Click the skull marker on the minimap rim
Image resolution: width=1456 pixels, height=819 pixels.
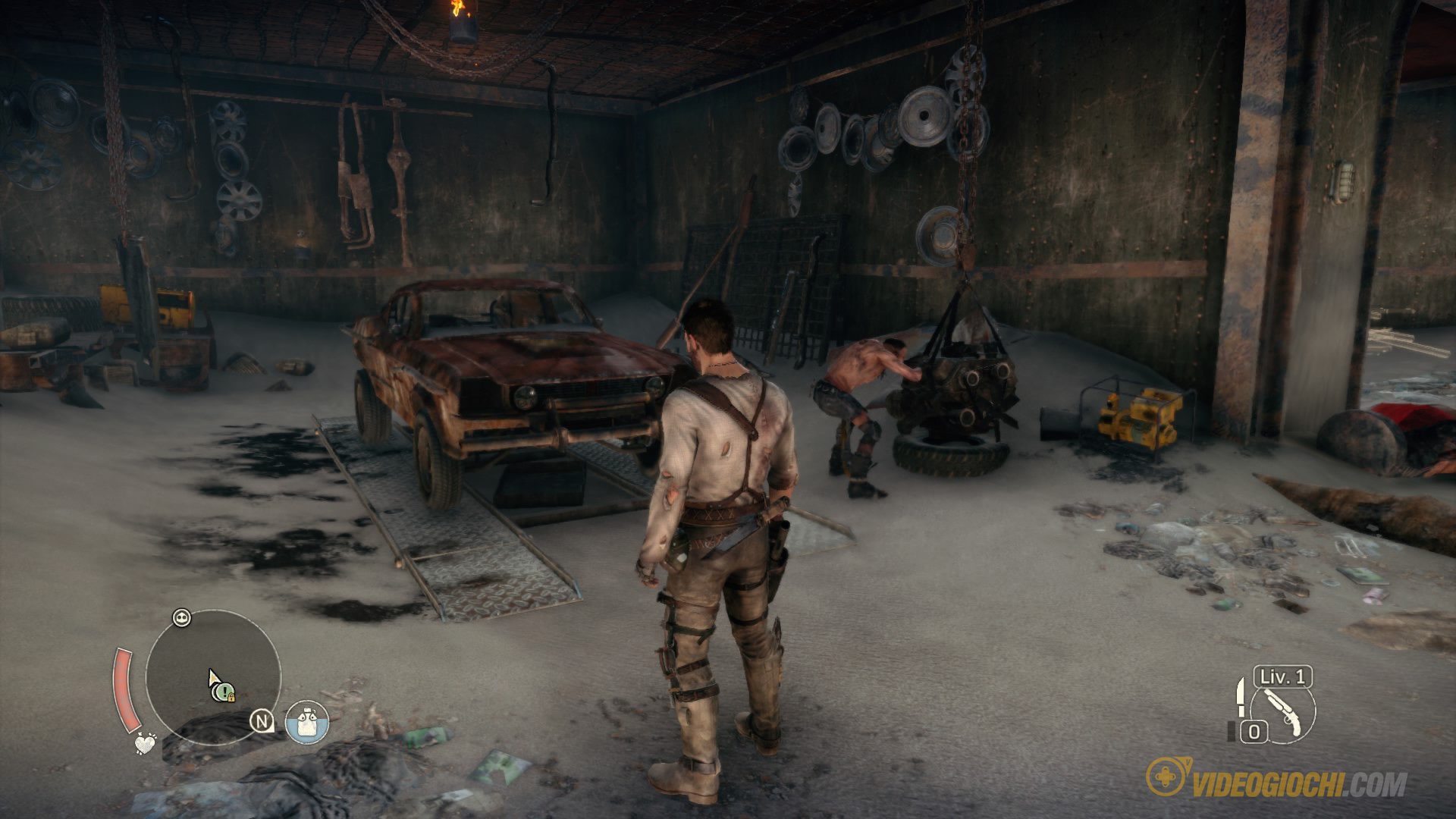click(x=182, y=618)
